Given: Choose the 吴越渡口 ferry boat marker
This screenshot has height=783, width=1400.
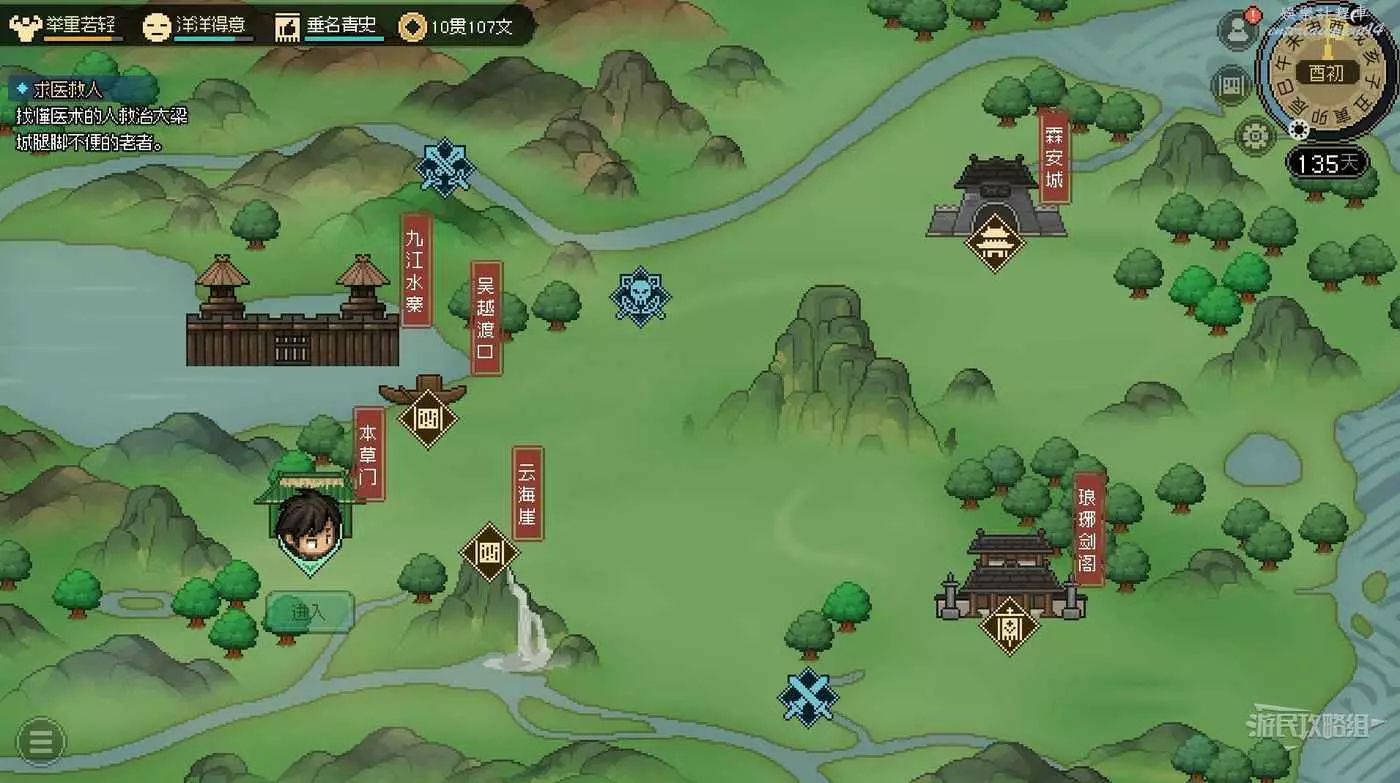Looking at the screenshot, I should [x=428, y=417].
